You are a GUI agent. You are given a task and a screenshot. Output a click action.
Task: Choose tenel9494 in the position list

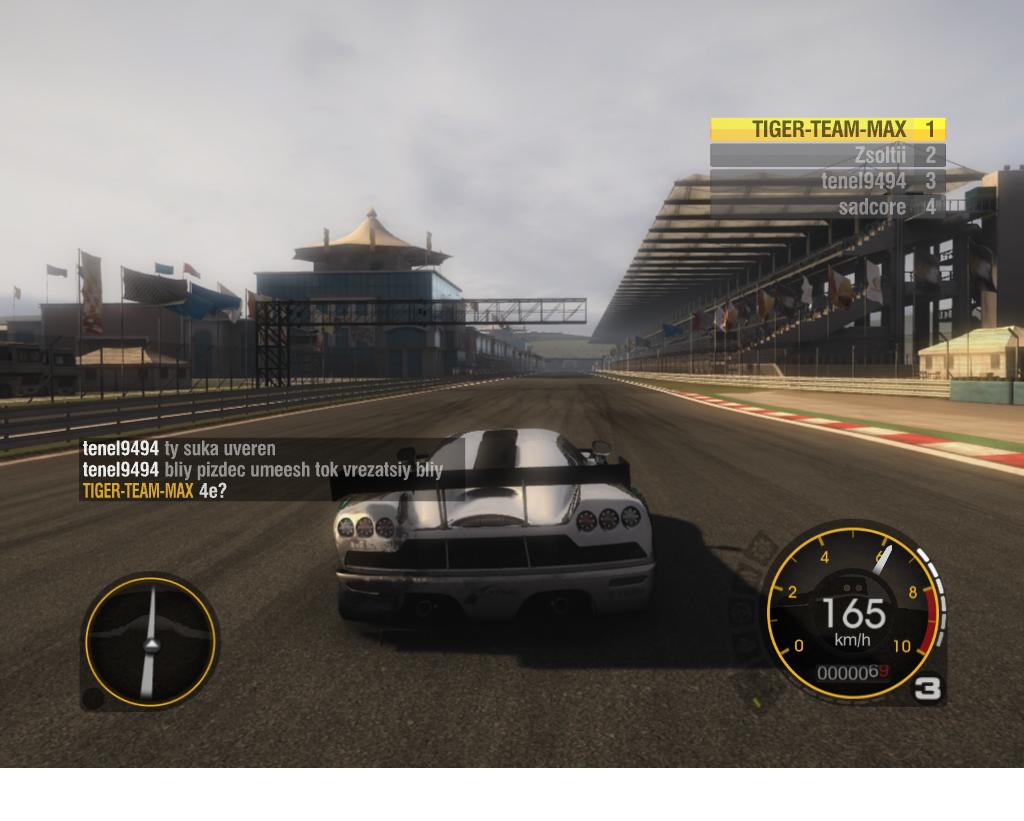[x=828, y=181]
